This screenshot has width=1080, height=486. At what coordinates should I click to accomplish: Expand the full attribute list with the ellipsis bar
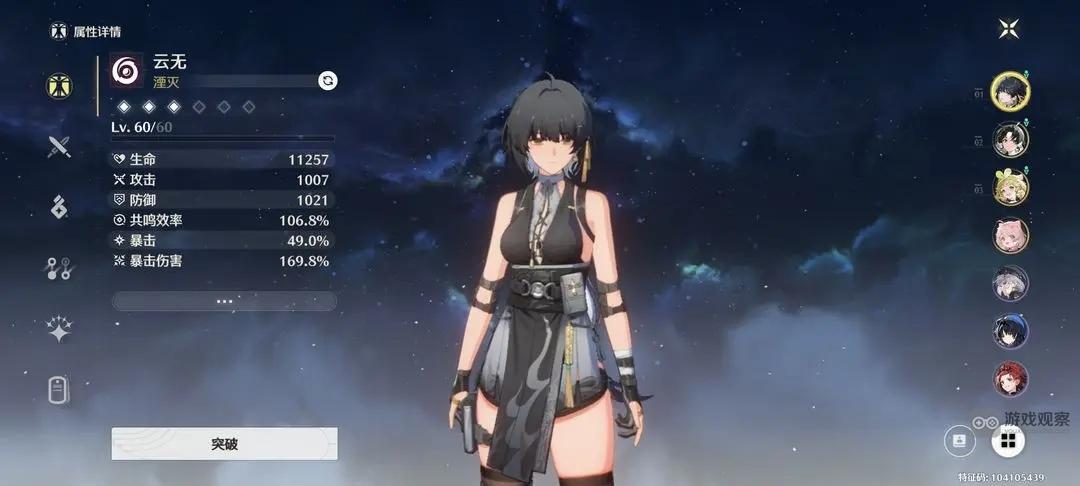[x=224, y=300]
